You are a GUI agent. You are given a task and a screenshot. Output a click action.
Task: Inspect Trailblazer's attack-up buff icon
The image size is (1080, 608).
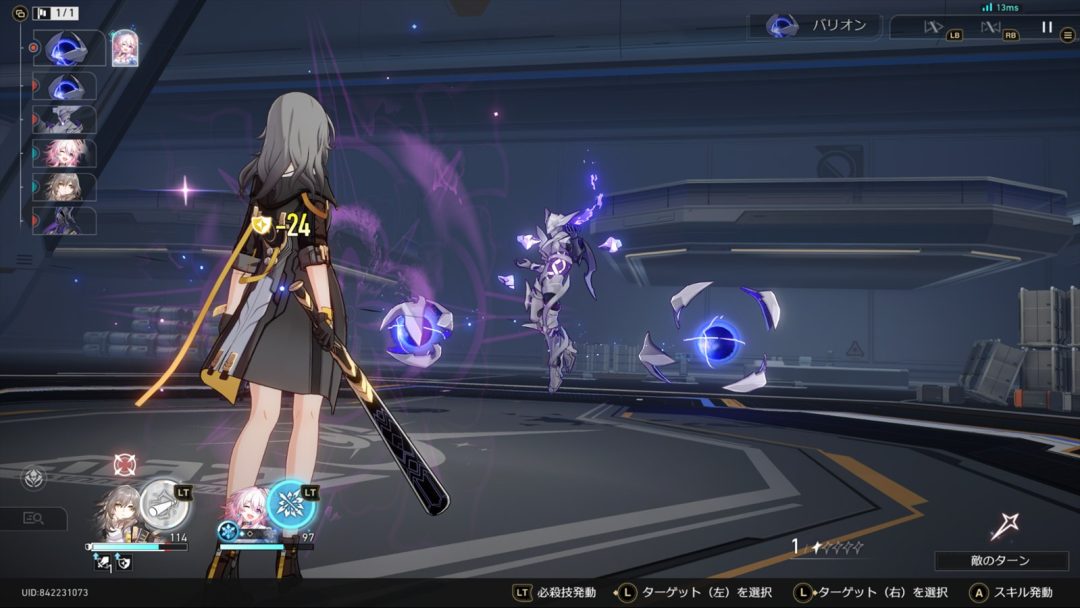[x=103, y=564]
